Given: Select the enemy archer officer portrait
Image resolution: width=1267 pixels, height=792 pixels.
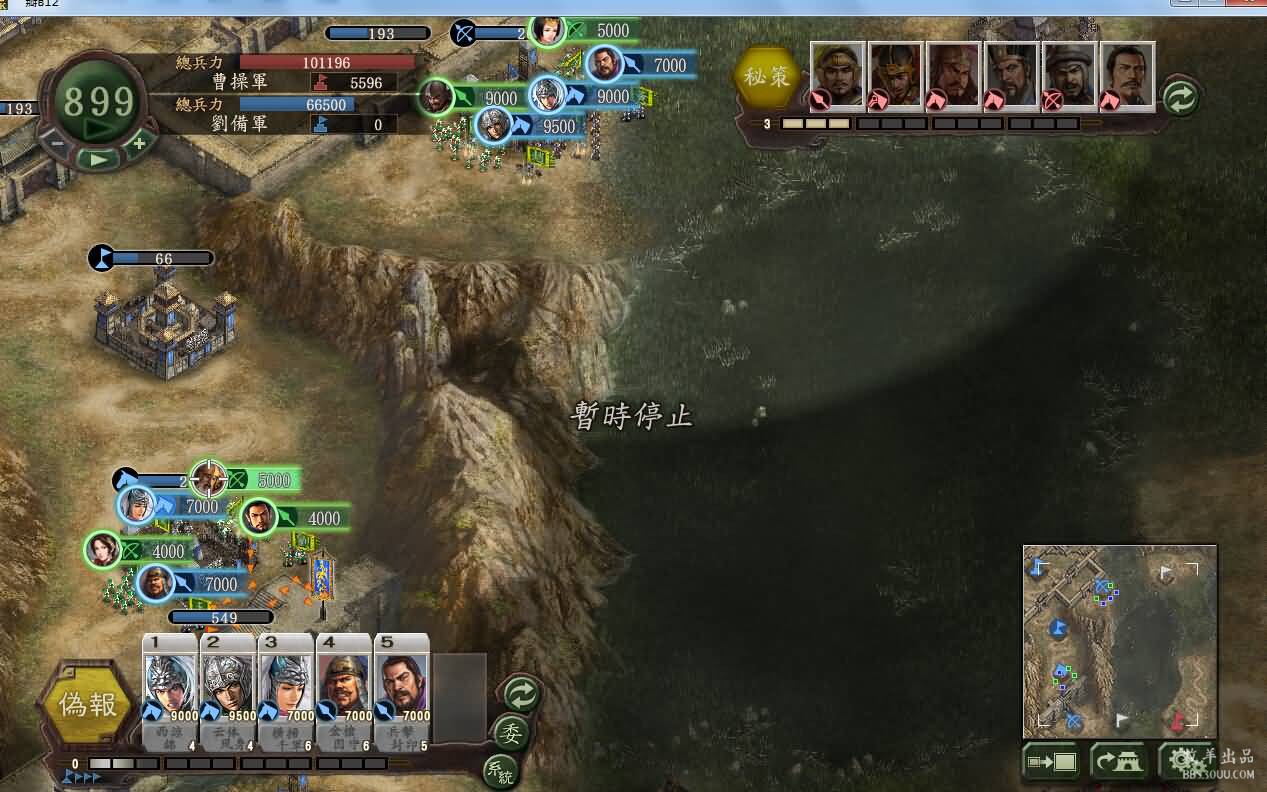Looking at the screenshot, I should (x=1070, y=76).
